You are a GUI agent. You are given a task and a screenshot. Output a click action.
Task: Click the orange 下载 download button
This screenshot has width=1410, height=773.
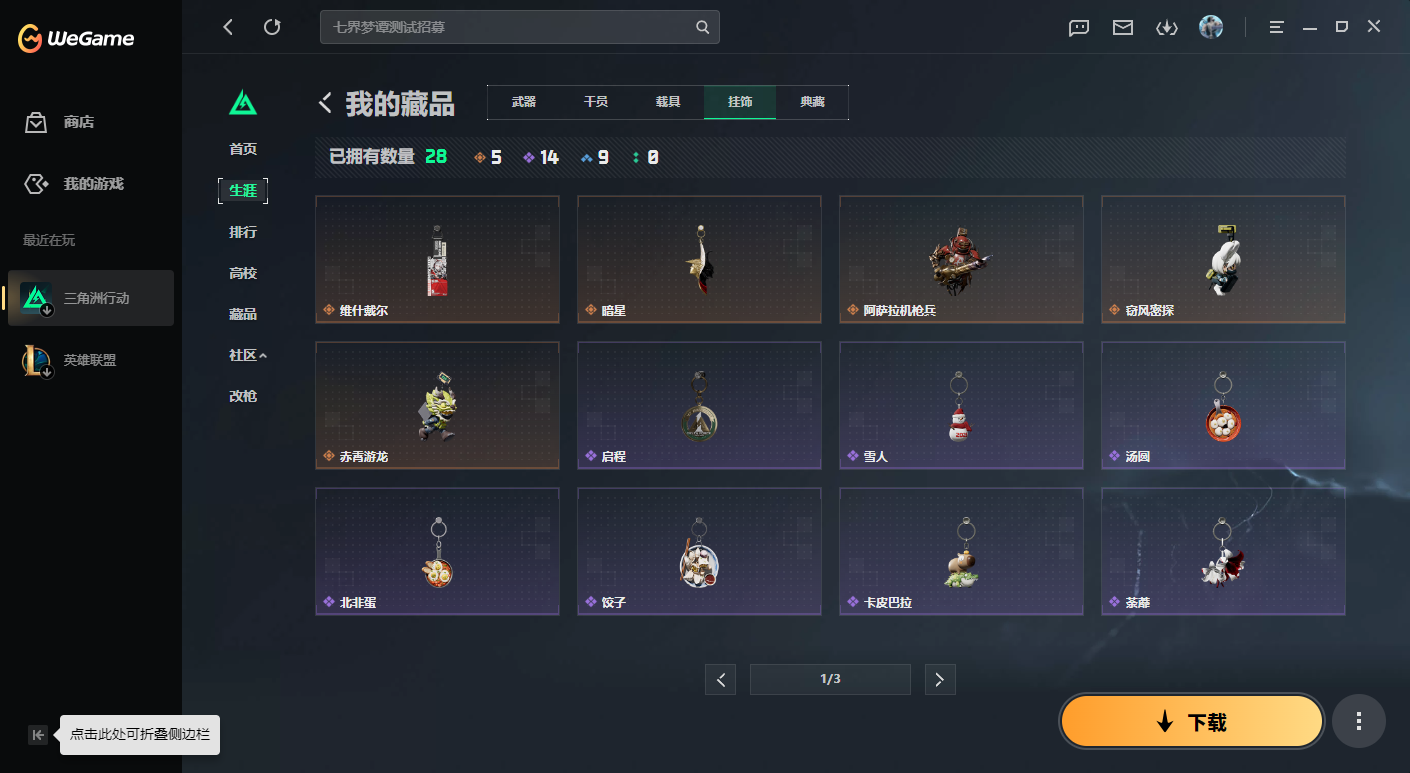coord(1191,720)
